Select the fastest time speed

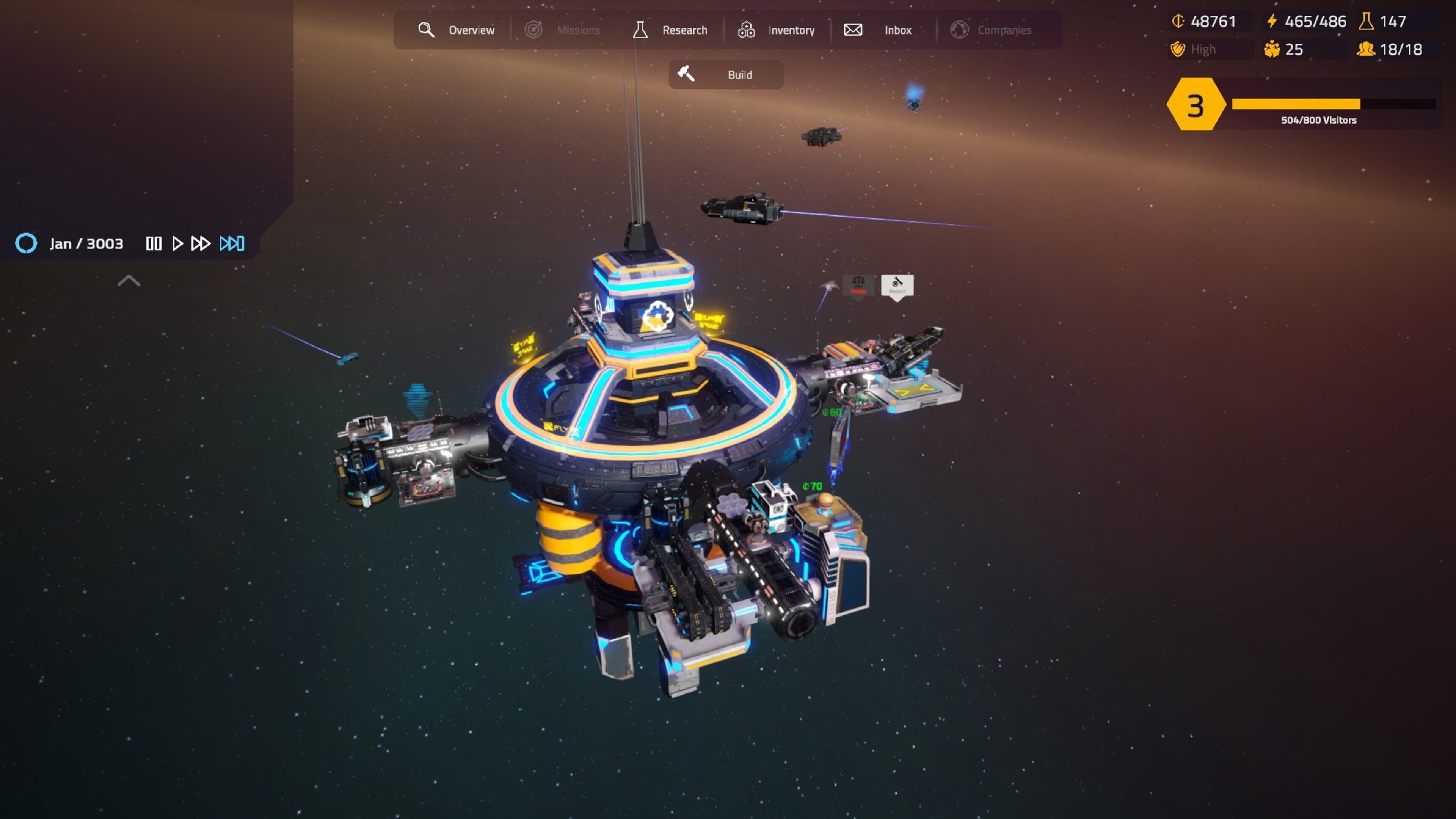point(232,243)
